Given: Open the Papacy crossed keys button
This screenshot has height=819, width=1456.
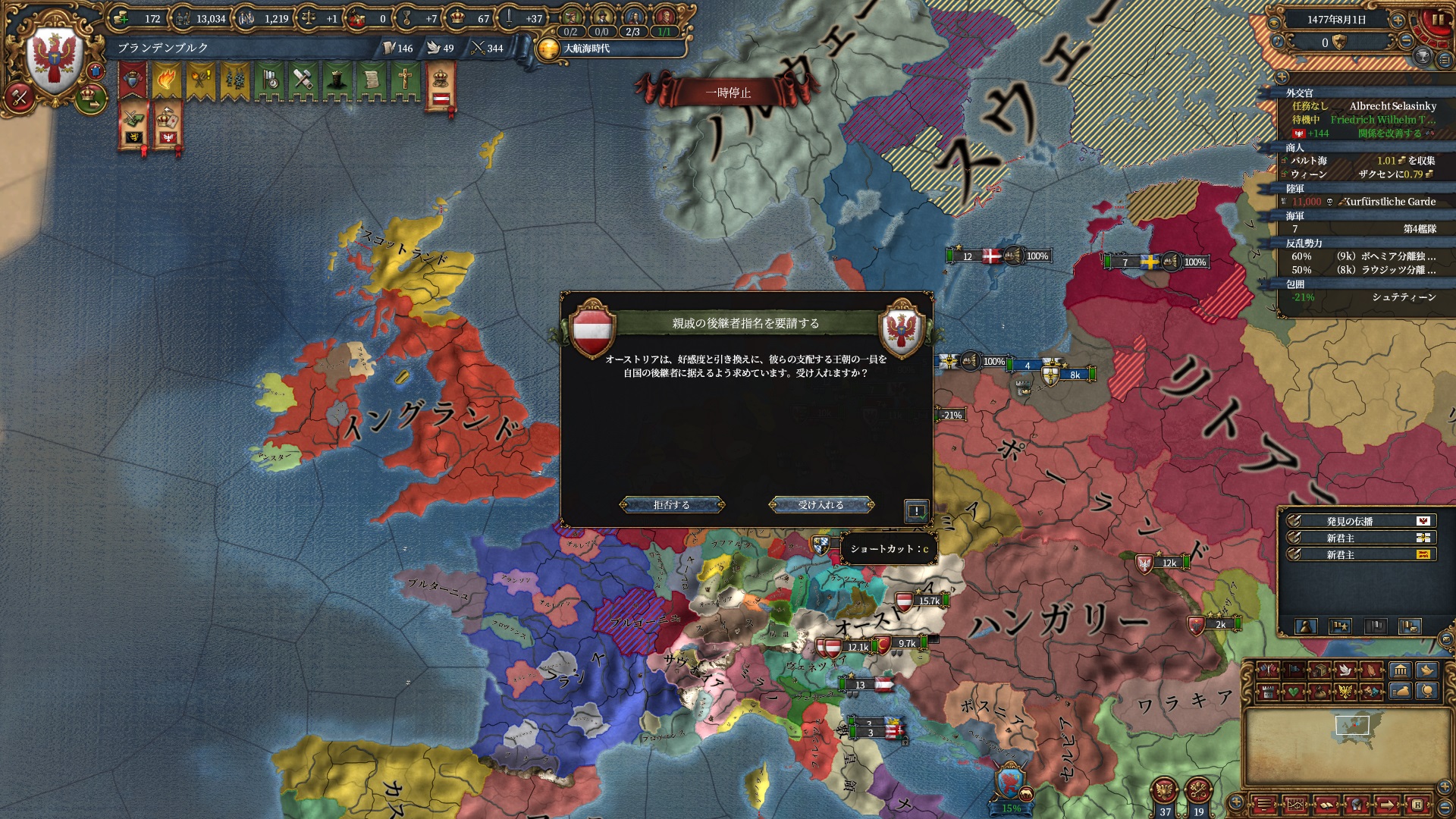Looking at the screenshot, I should click(1198, 791).
